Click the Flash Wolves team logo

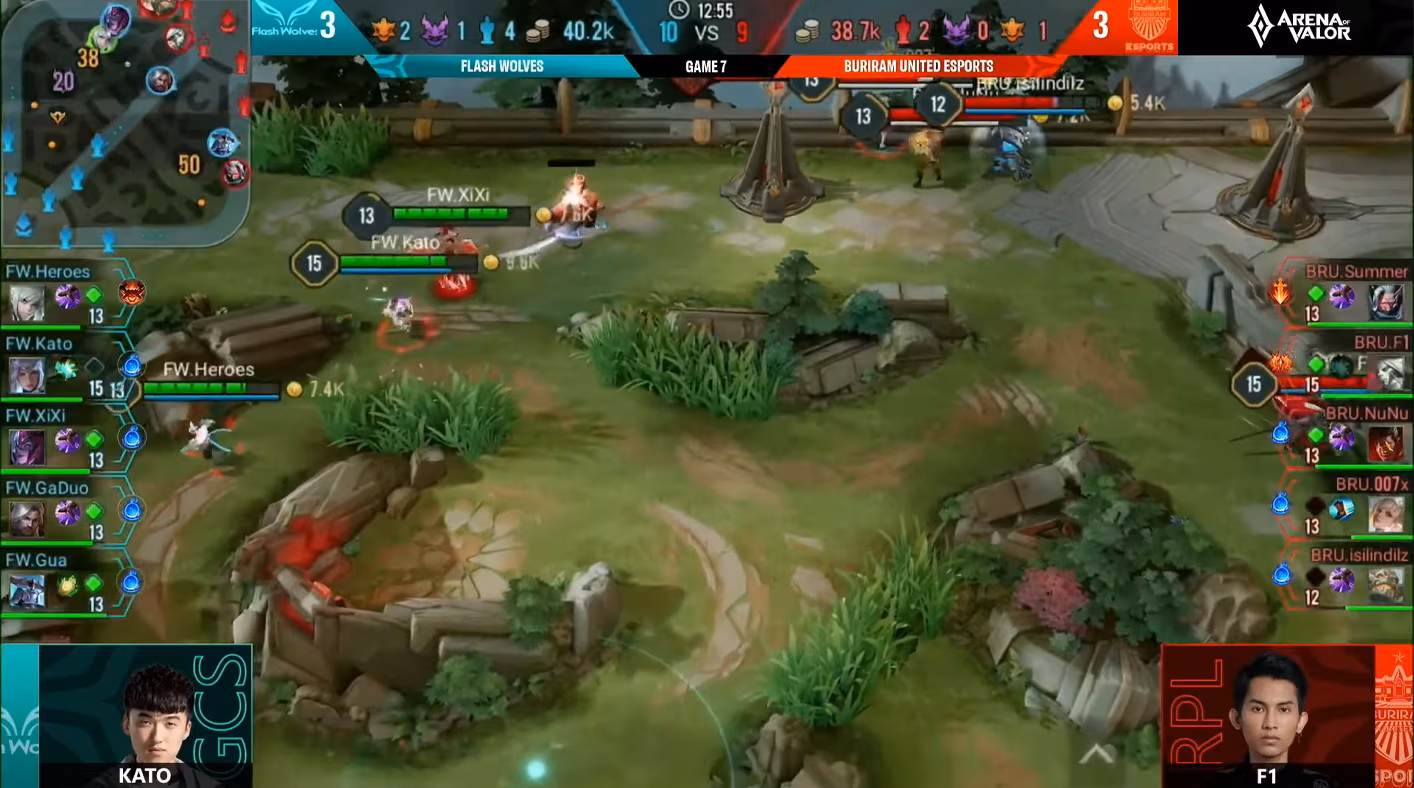click(x=285, y=26)
